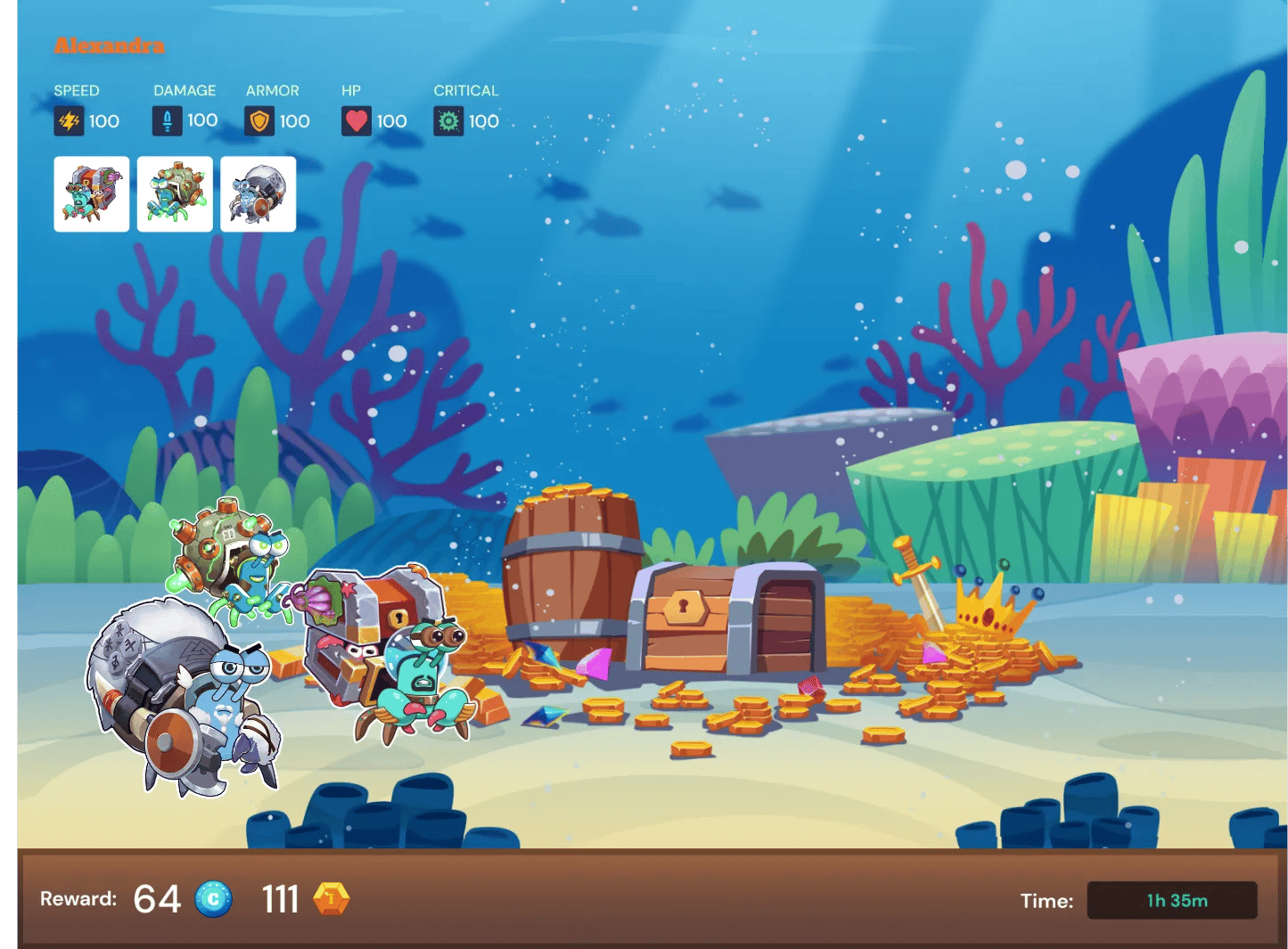Click the Critical stat gear icon
Viewport: 1288px width, 949px height.
tap(450, 120)
